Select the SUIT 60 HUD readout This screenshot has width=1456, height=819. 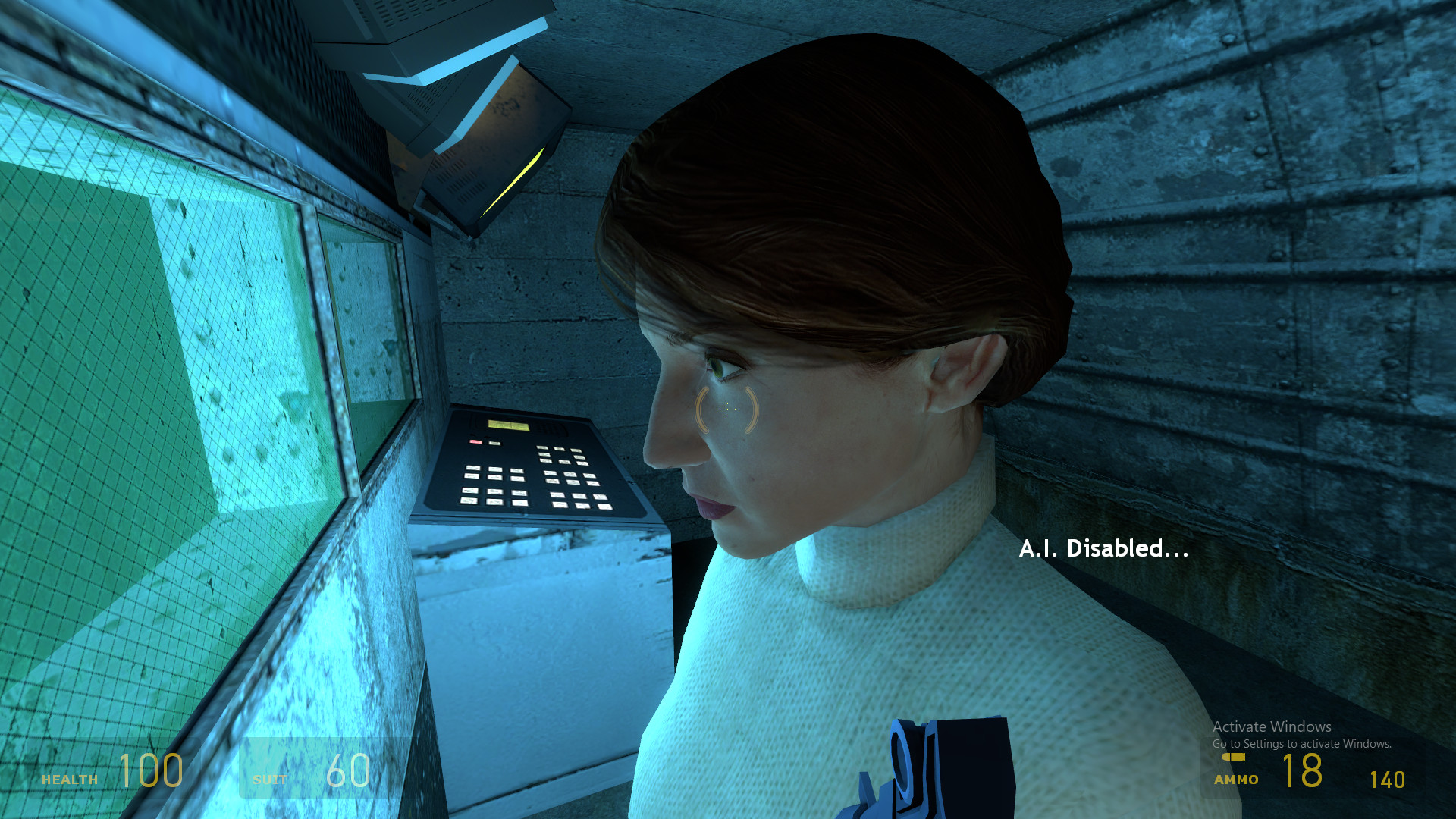click(x=318, y=773)
